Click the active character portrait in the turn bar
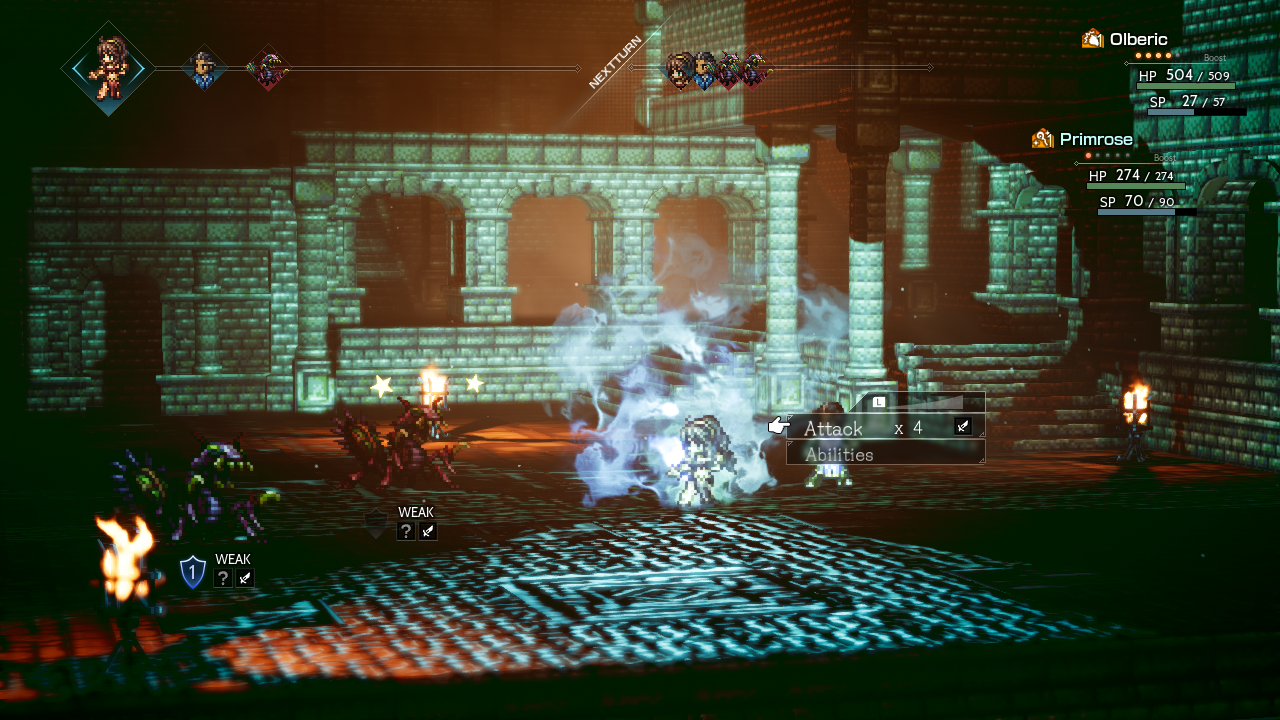The width and height of the screenshot is (1280, 720). pos(108,70)
